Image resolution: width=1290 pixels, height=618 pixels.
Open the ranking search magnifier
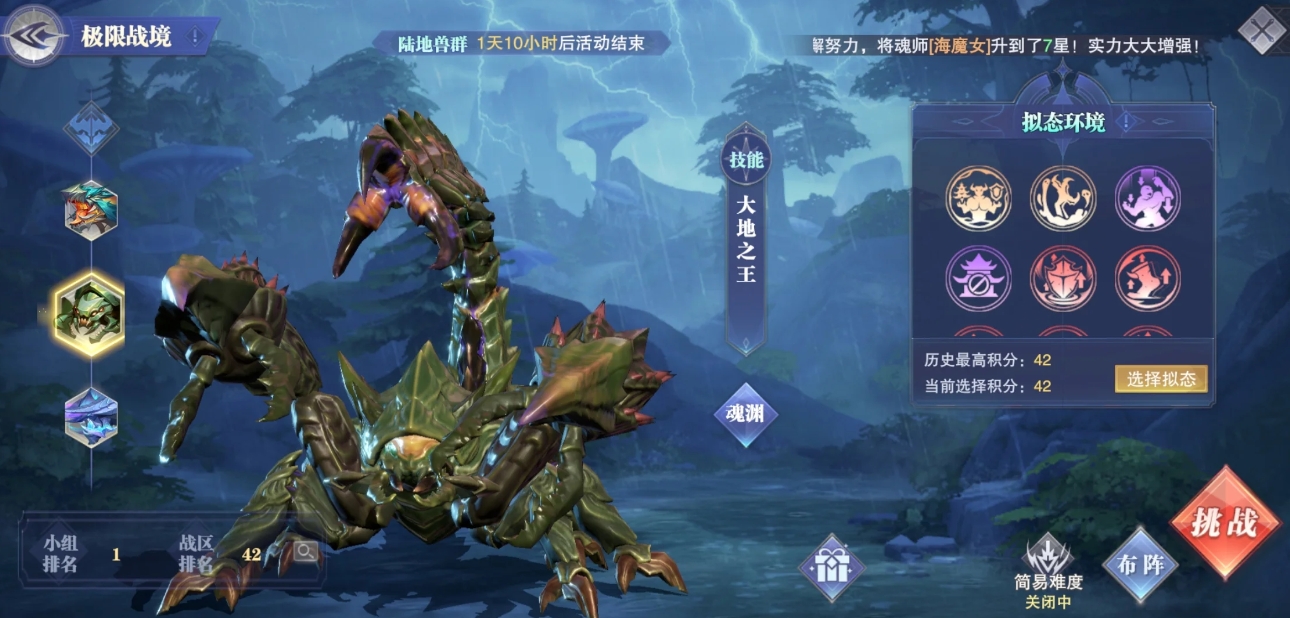pos(305,551)
